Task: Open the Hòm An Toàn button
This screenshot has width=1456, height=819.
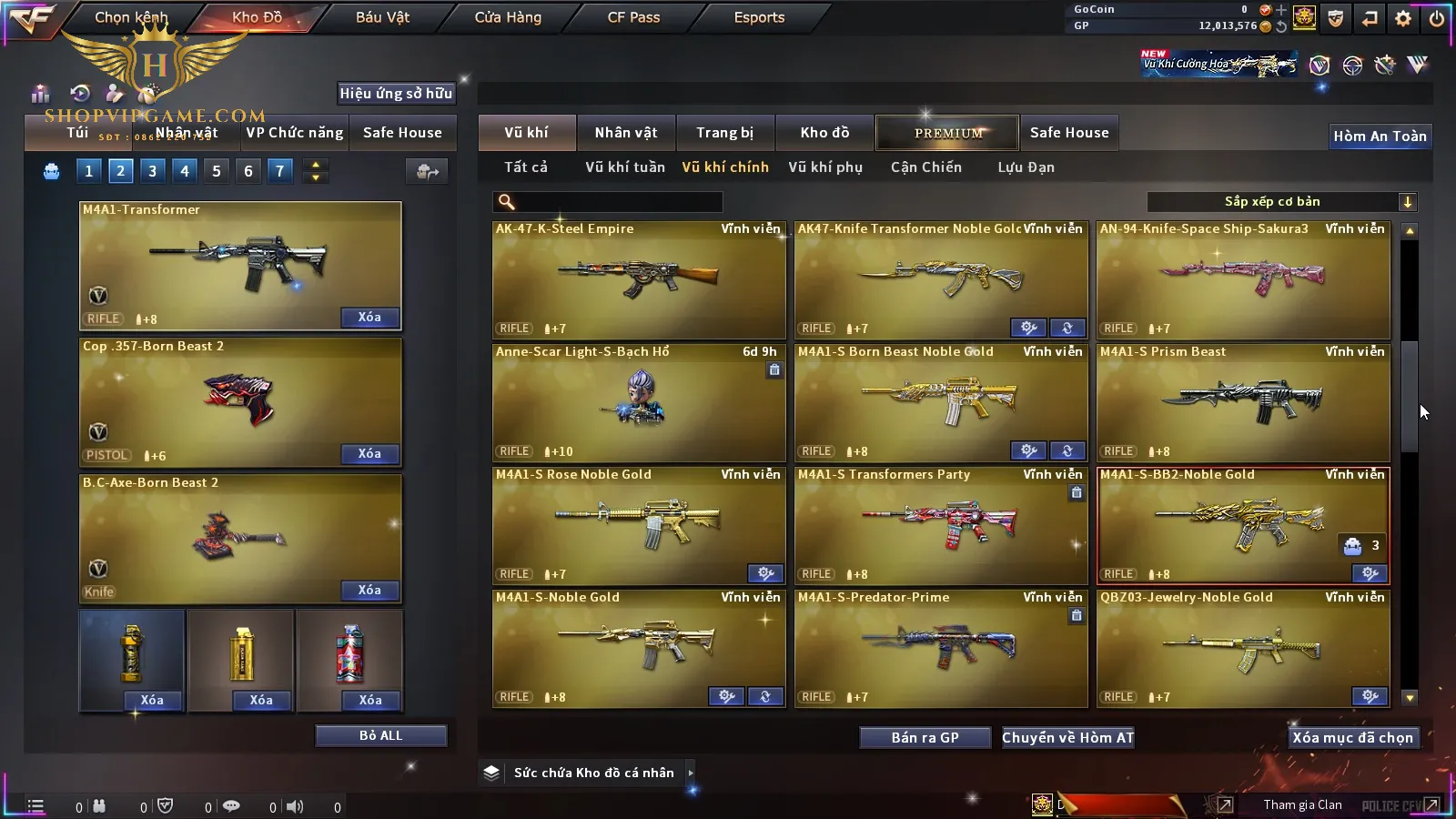Action: pyautogui.click(x=1380, y=136)
